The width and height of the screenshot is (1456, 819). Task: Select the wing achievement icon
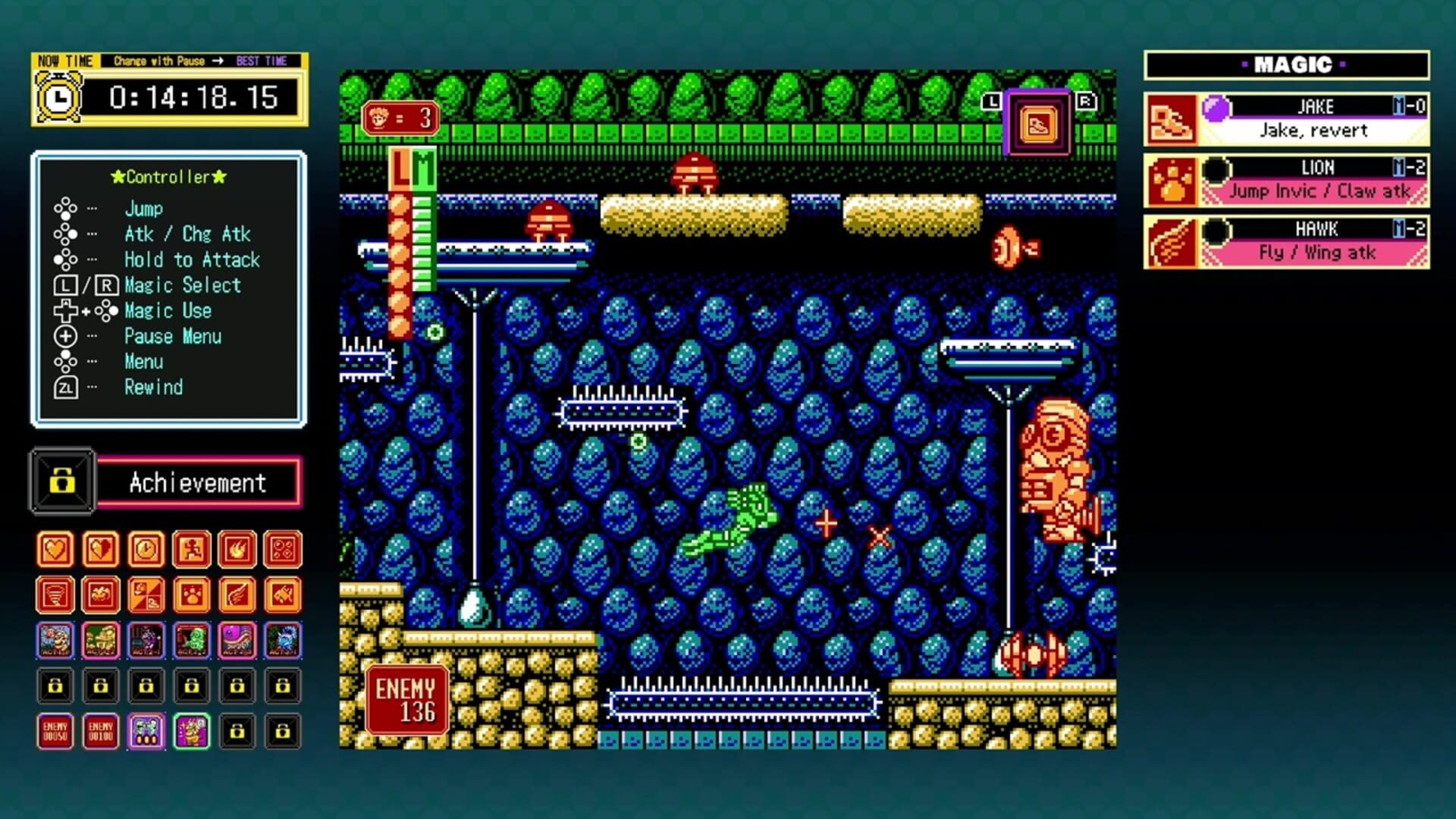pos(237,595)
